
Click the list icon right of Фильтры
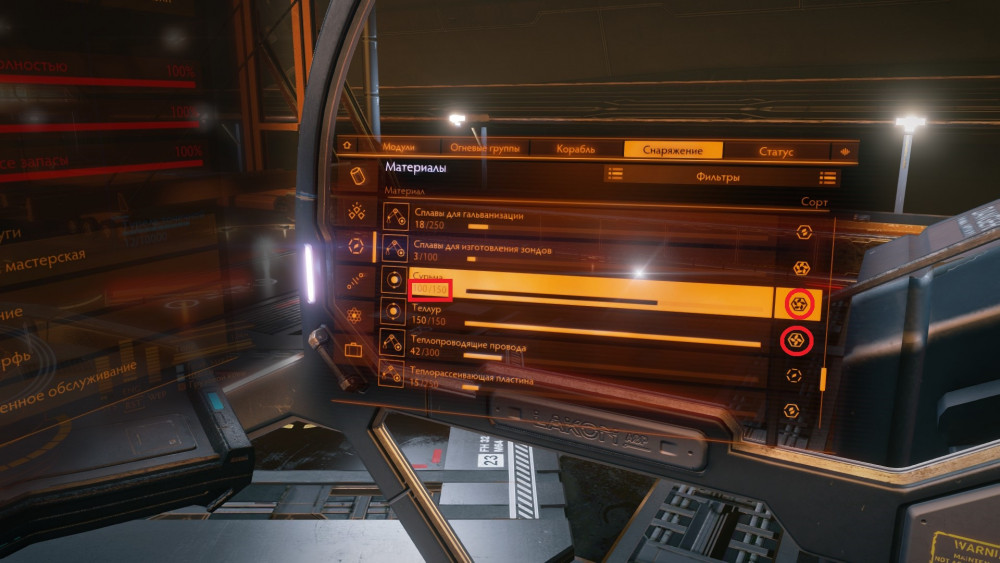(x=827, y=177)
